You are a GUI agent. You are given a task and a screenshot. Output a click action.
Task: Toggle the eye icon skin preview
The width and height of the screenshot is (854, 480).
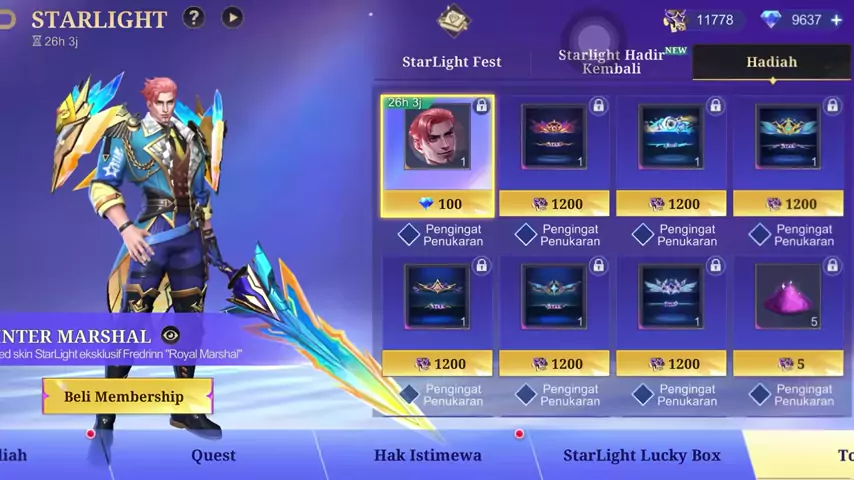point(170,336)
